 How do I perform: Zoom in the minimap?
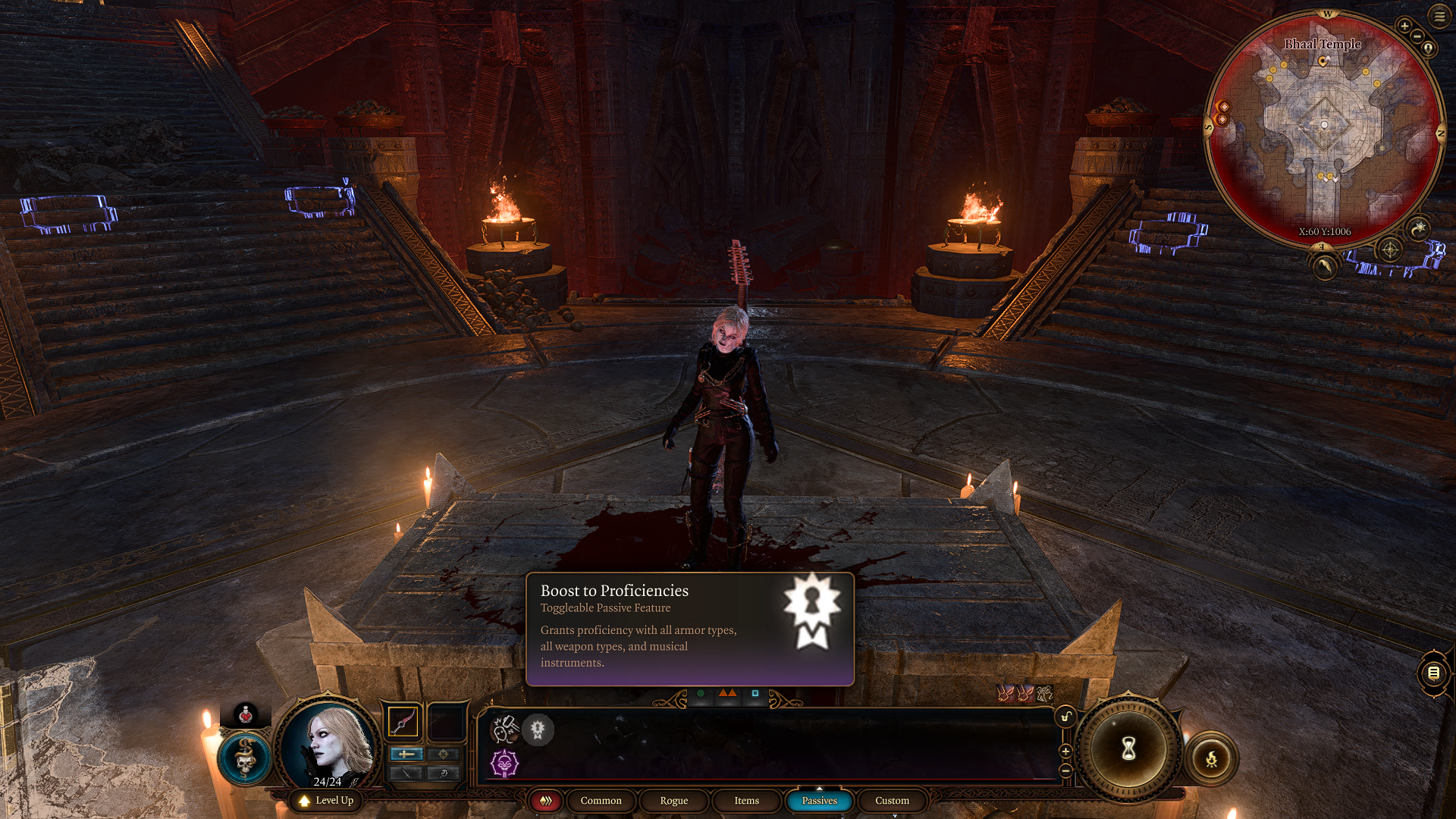1404,26
